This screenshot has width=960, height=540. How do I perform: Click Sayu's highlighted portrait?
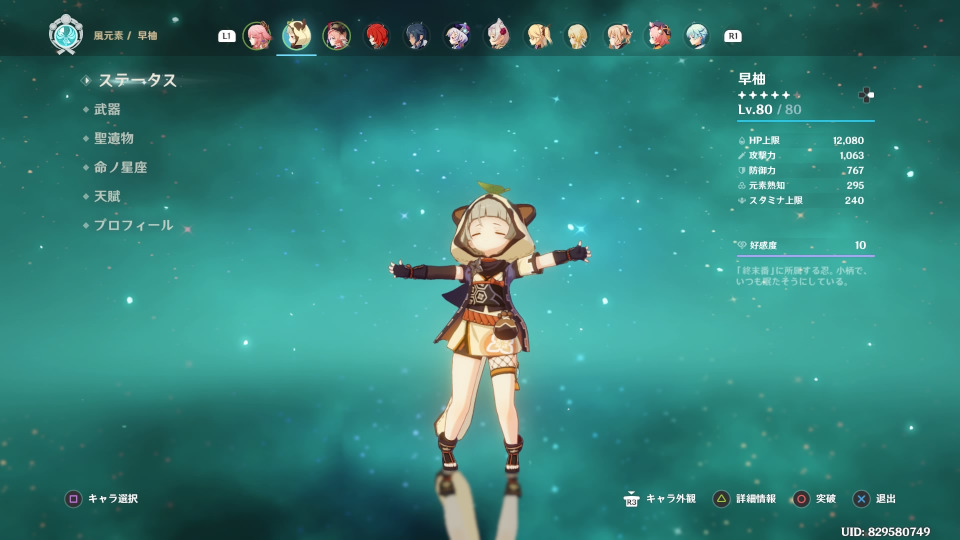click(x=296, y=36)
